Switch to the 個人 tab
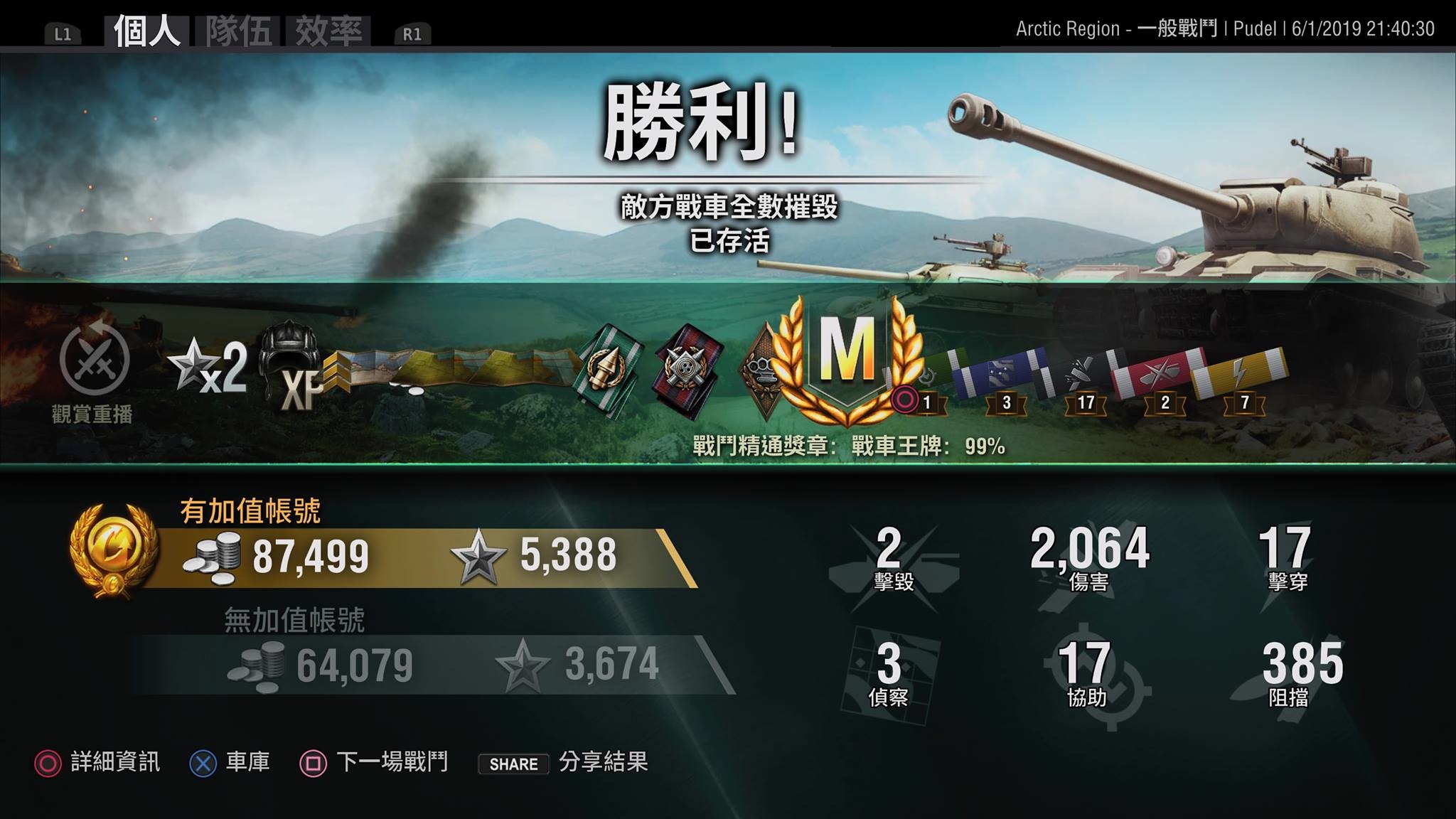The image size is (1456, 819). click(146, 31)
